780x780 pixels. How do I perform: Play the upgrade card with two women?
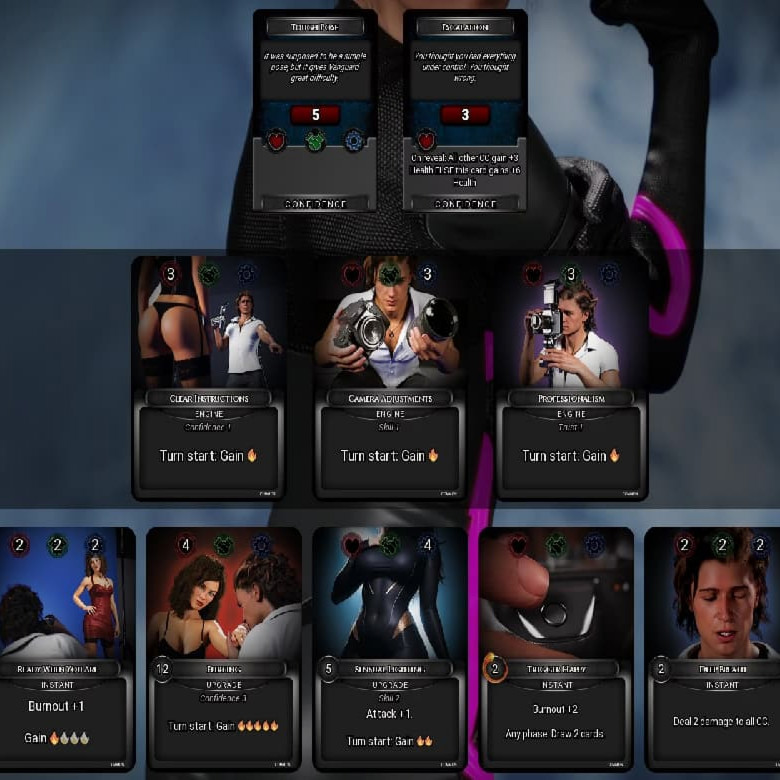point(223,648)
